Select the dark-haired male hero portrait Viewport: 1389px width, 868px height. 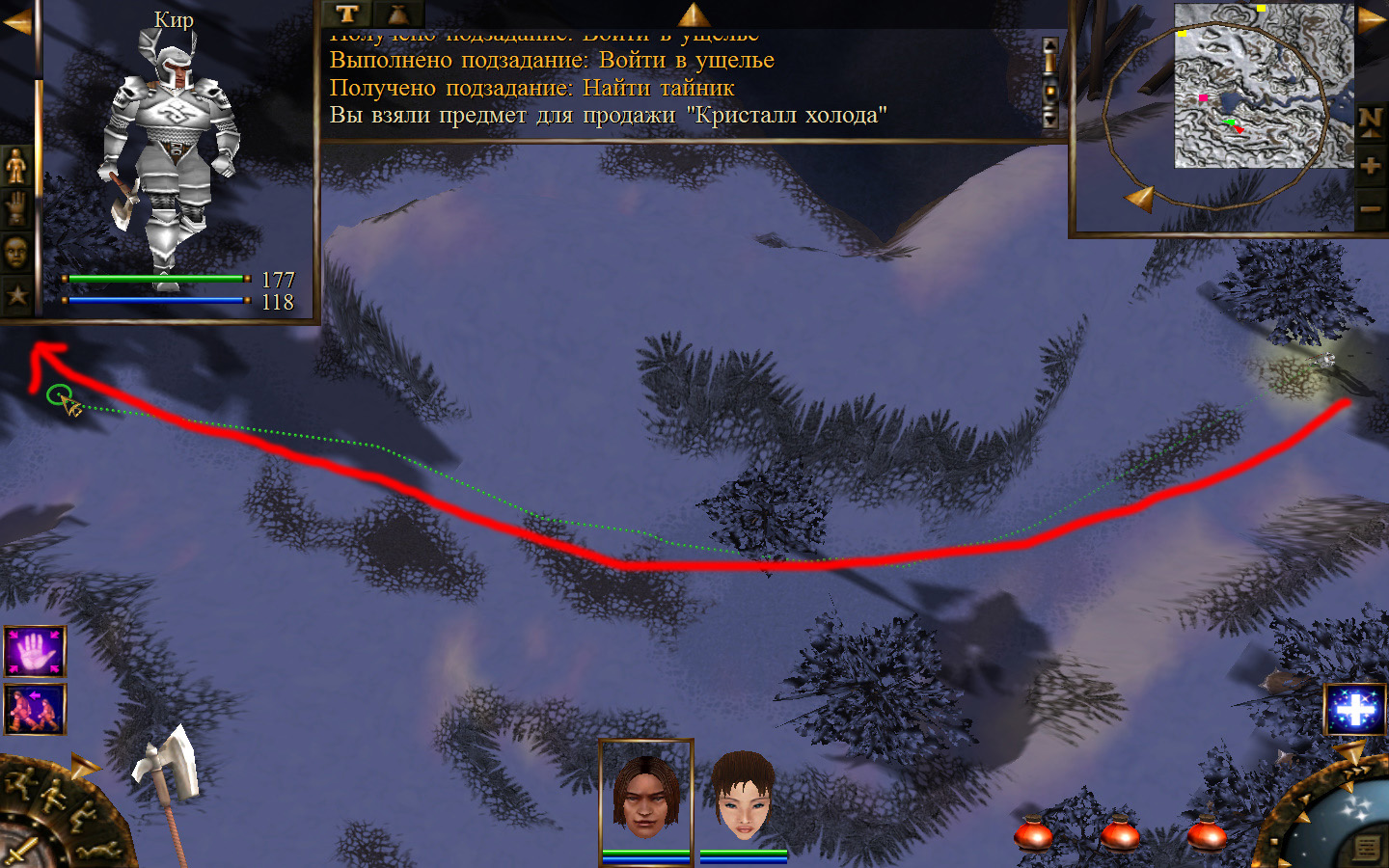[x=646, y=796]
